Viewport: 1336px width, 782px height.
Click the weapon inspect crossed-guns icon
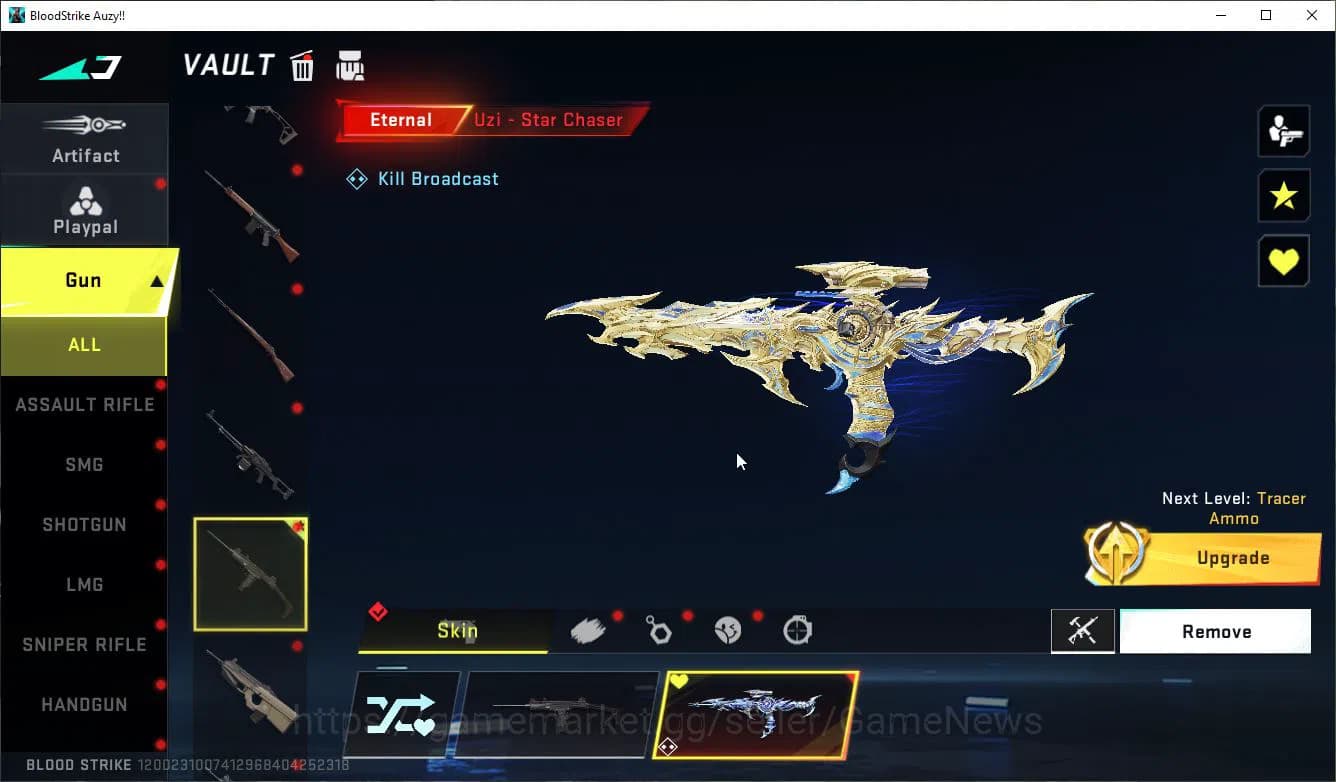pos(1083,630)
